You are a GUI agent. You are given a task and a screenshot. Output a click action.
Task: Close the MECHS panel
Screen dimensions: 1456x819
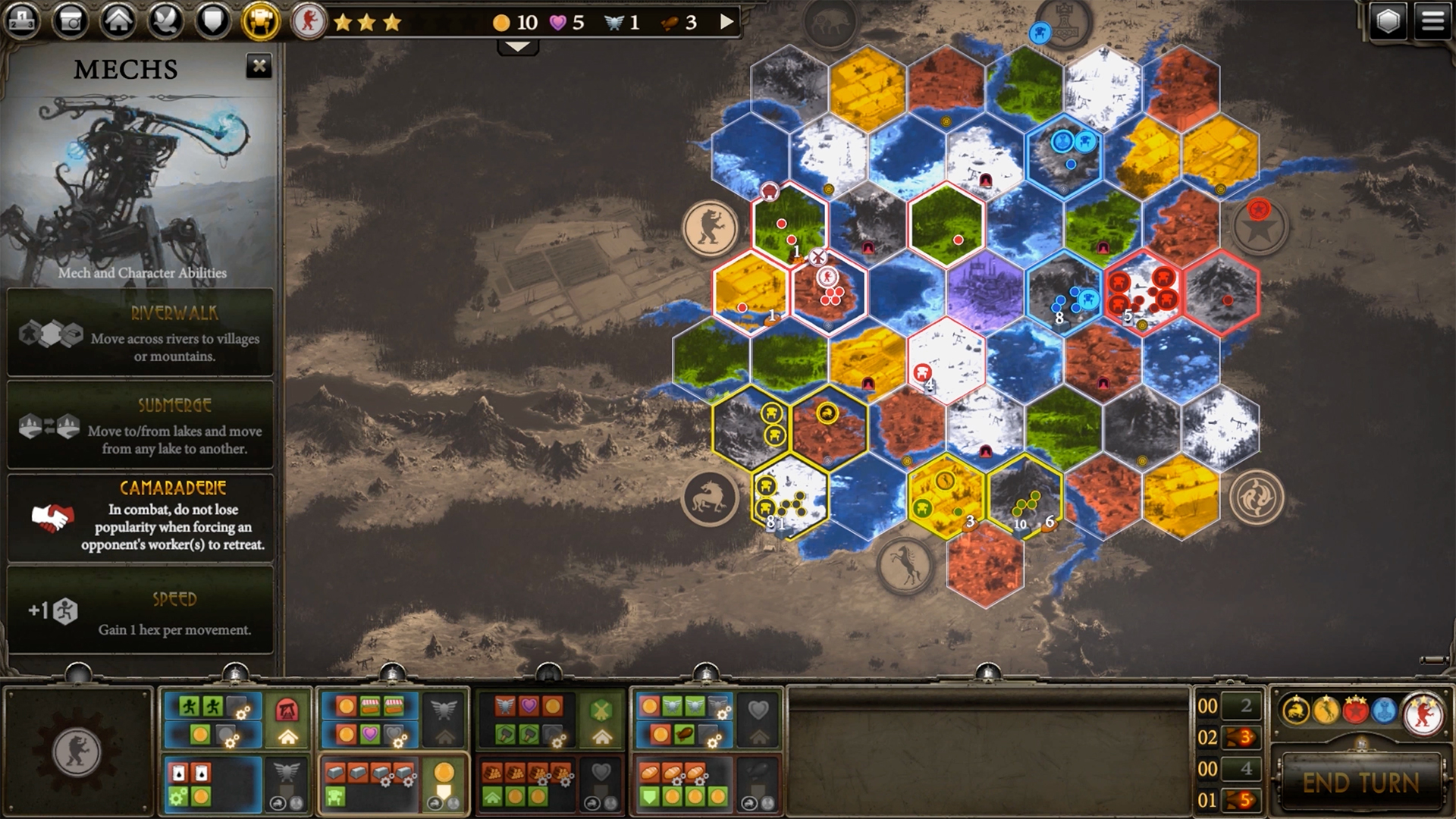tap(261, 66)
